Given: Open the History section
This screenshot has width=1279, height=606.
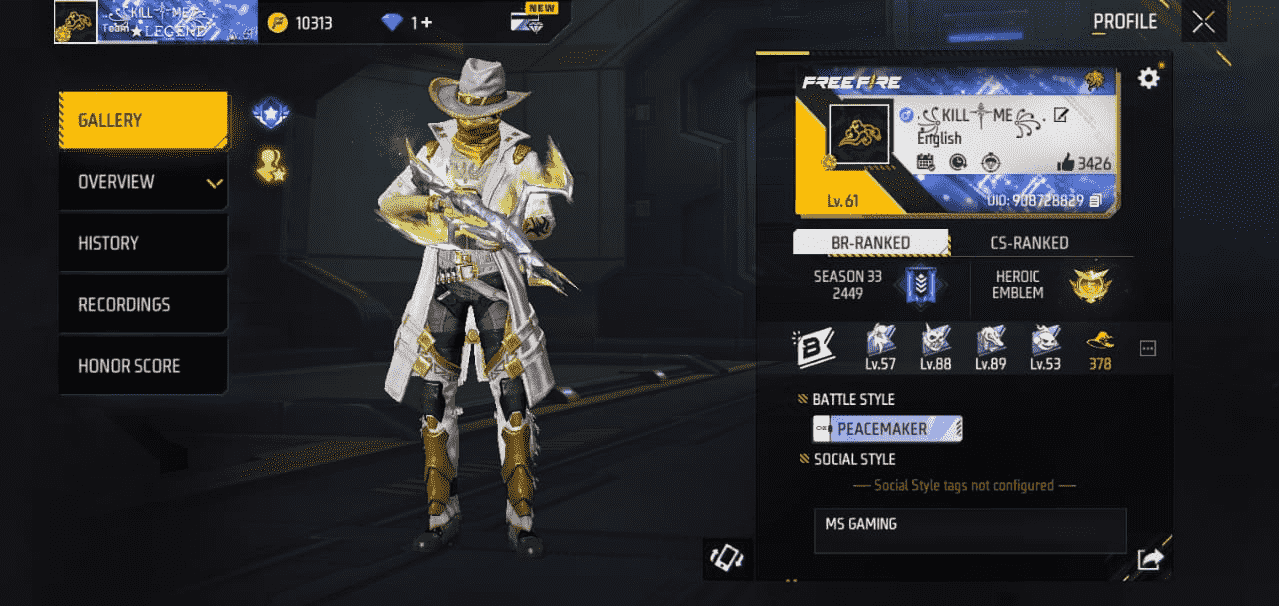Looking at the screenshot, I should pos(142,243).
